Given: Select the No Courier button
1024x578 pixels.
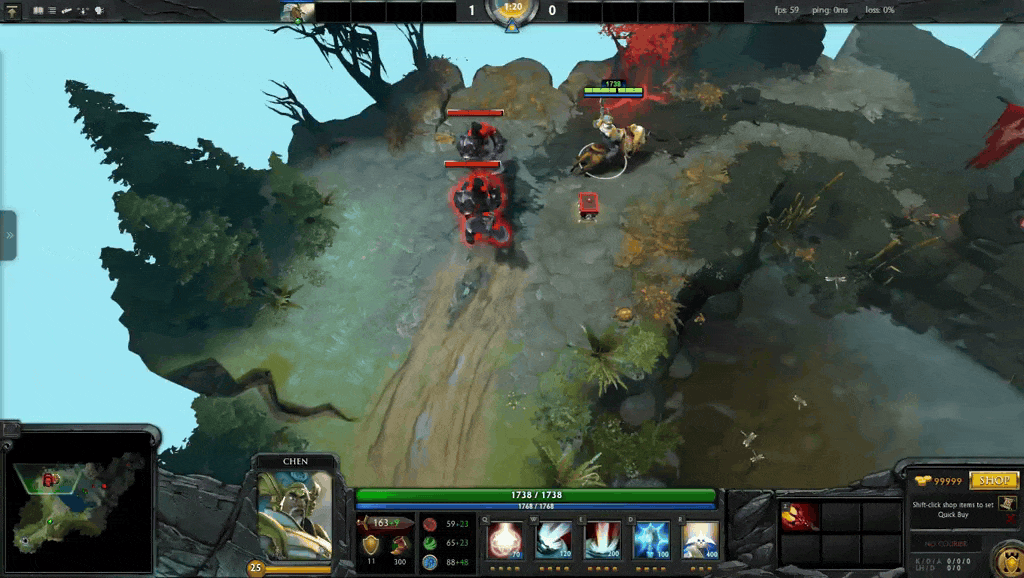Looking at the screenshot, I should 945,544.
